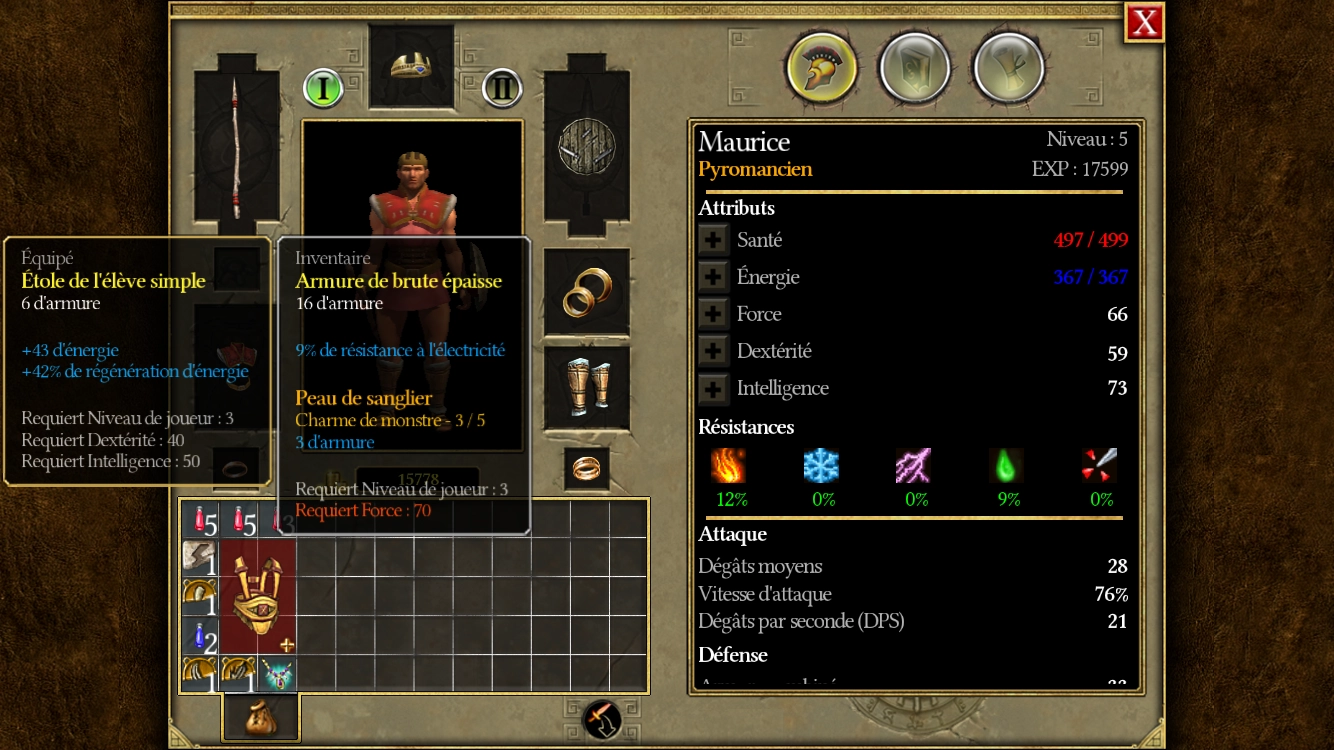Add a point to Santé

pos(713,240)
